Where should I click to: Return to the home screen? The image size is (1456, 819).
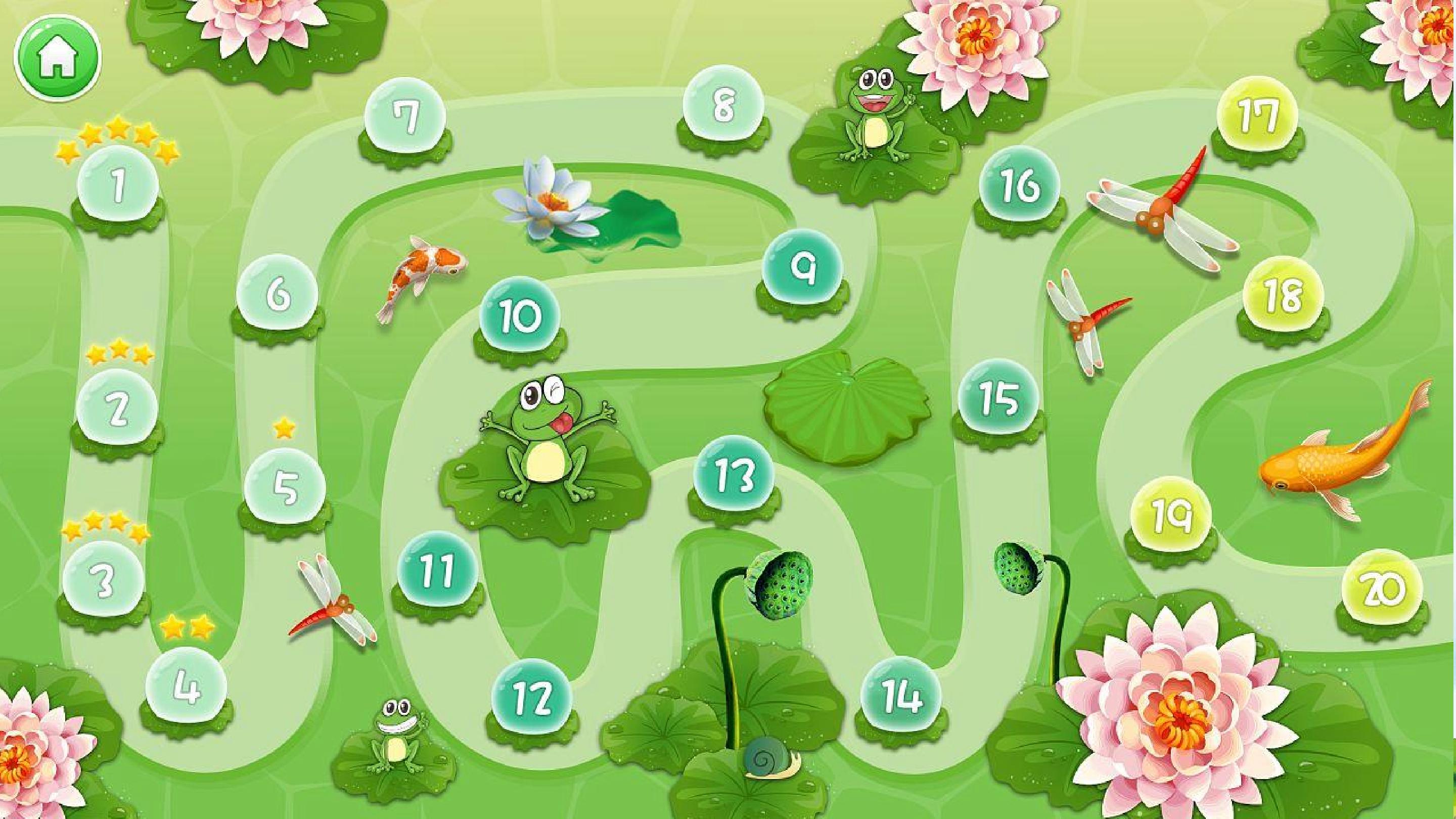(x=57, y=58)
